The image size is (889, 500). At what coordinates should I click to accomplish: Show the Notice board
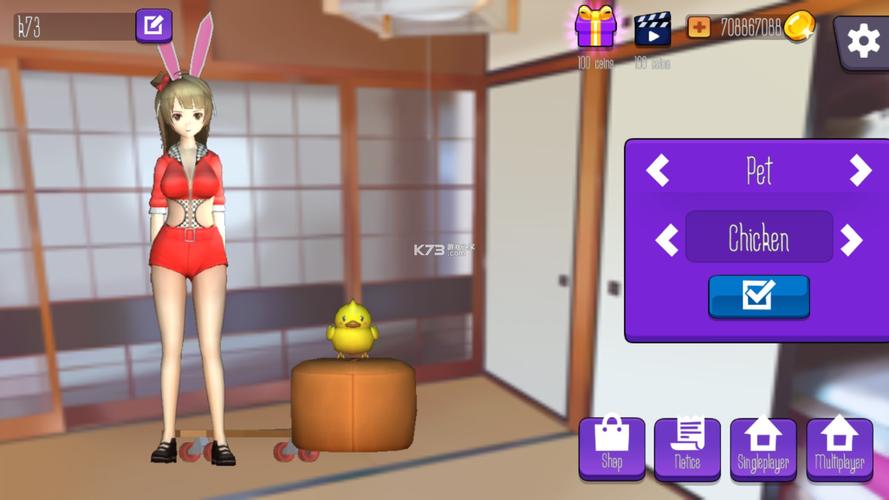coord(687,447)
